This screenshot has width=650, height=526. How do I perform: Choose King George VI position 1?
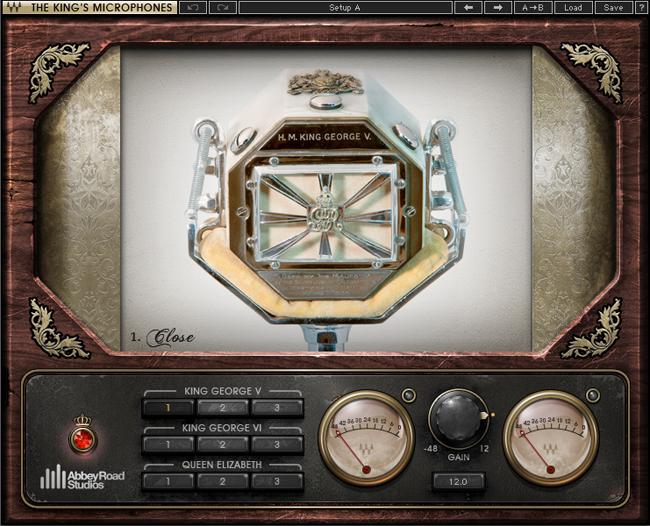click(168, 445)
